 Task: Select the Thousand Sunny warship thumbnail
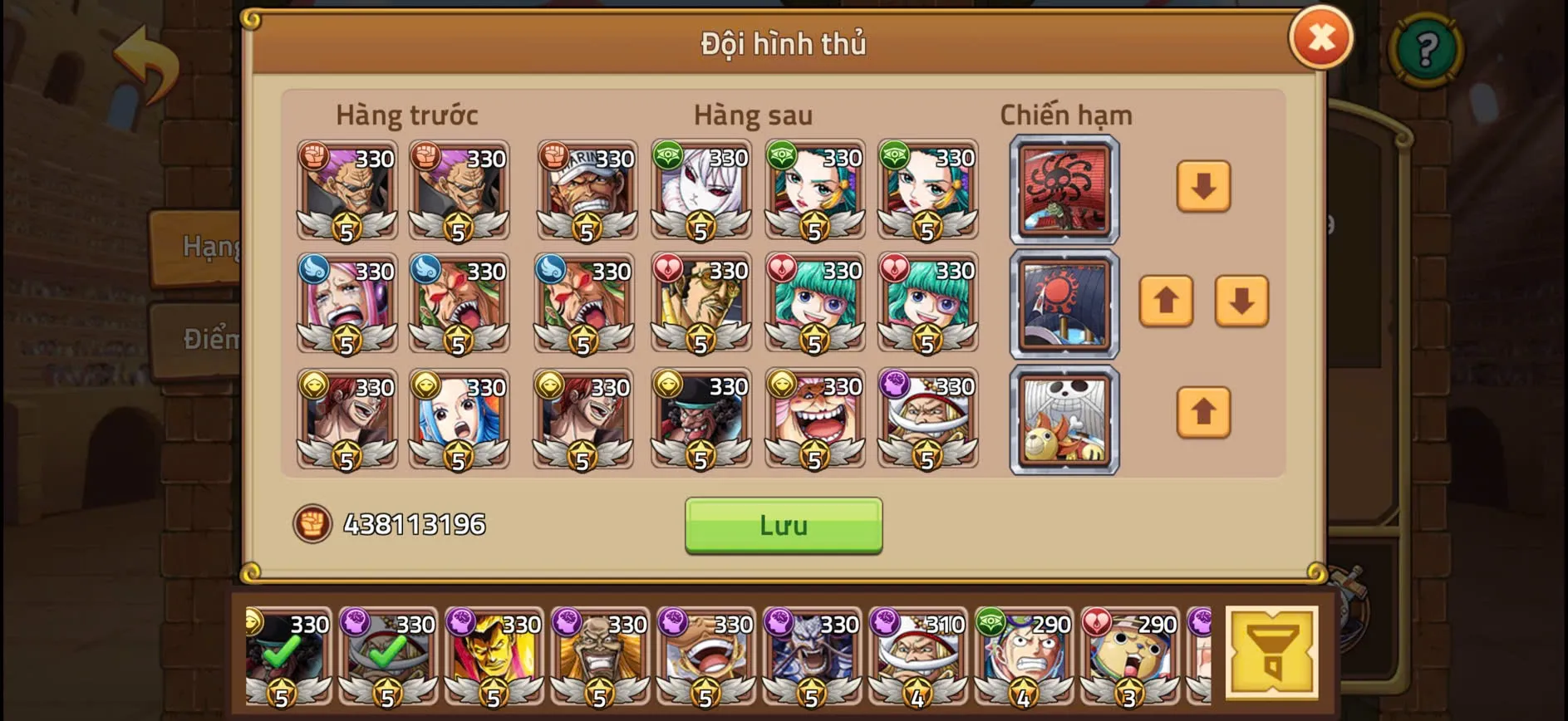pos(1064,419)
